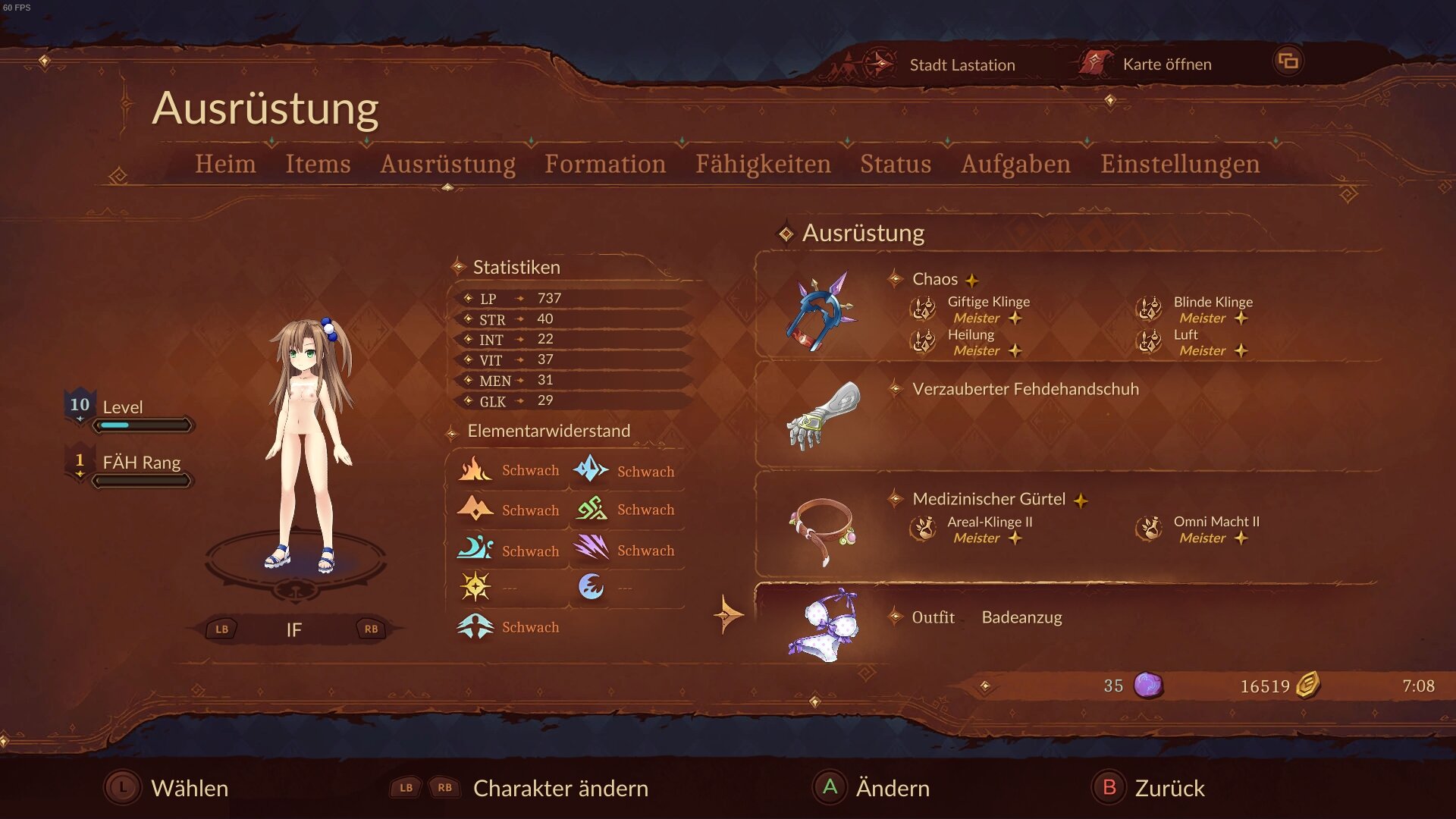Click the Areal-Klinge II skill entry
The width and height of the screenshot is (1456, 819).
[990, 522]
